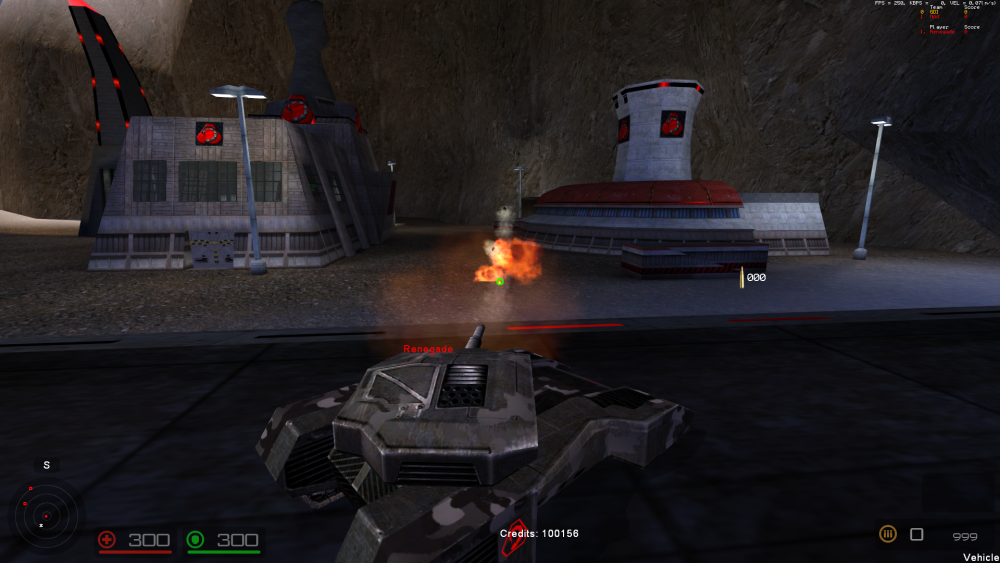Click the S compass heading indicator
Viewport: 1000px width, 563px height.
44,465
